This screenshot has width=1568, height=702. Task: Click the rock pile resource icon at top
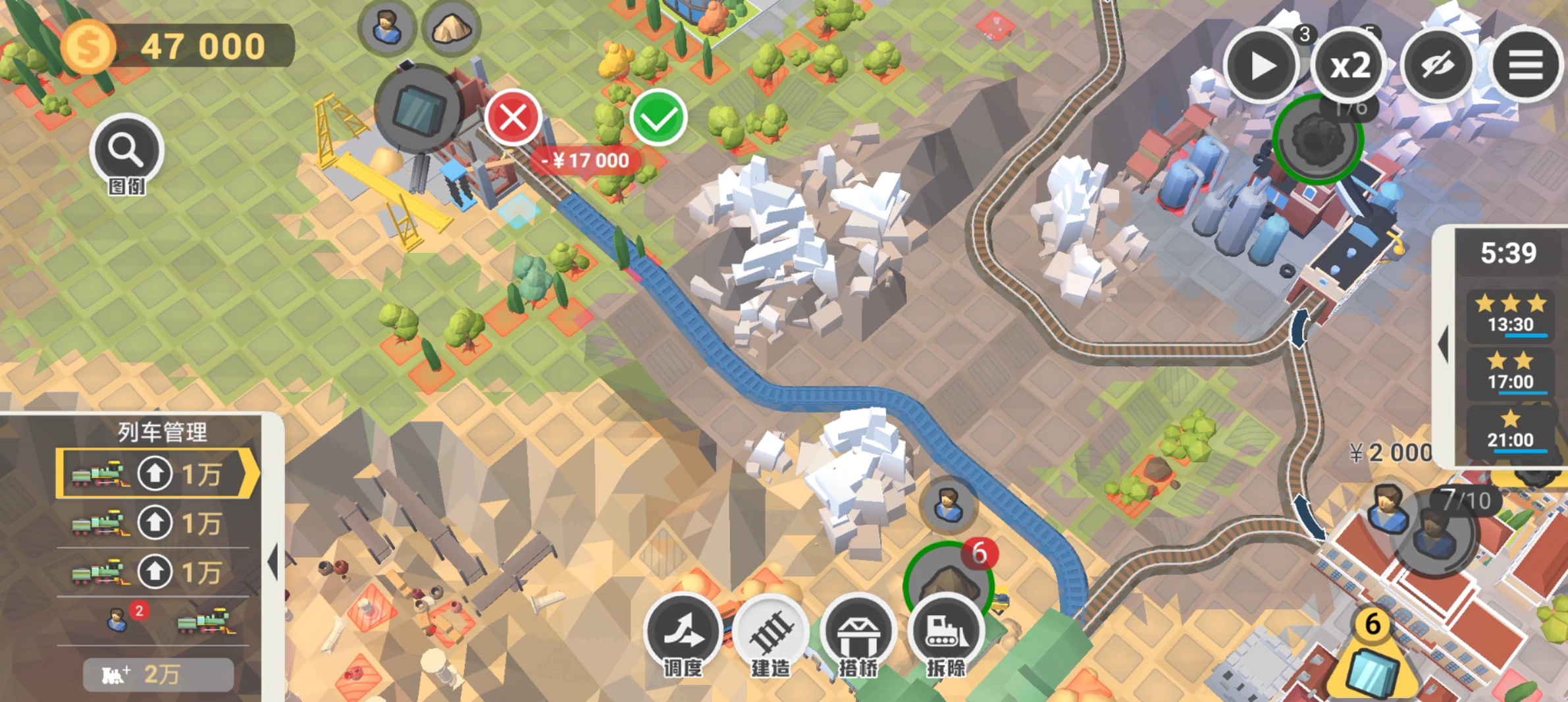click(x=451, y=28)
